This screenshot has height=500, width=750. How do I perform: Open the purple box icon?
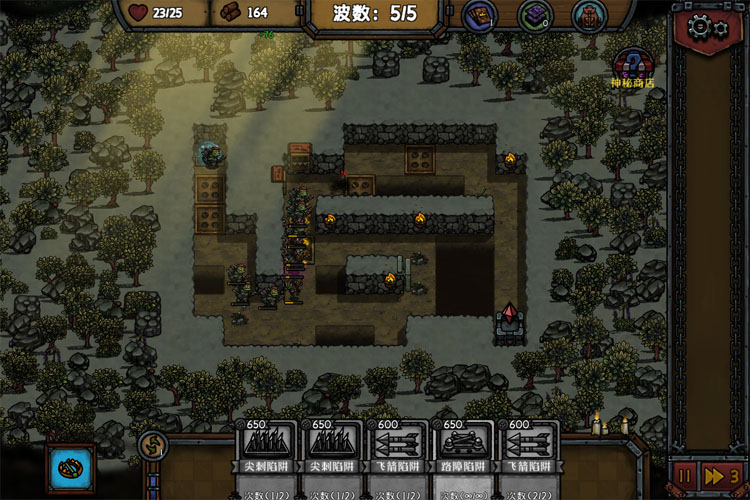(535, 15)
